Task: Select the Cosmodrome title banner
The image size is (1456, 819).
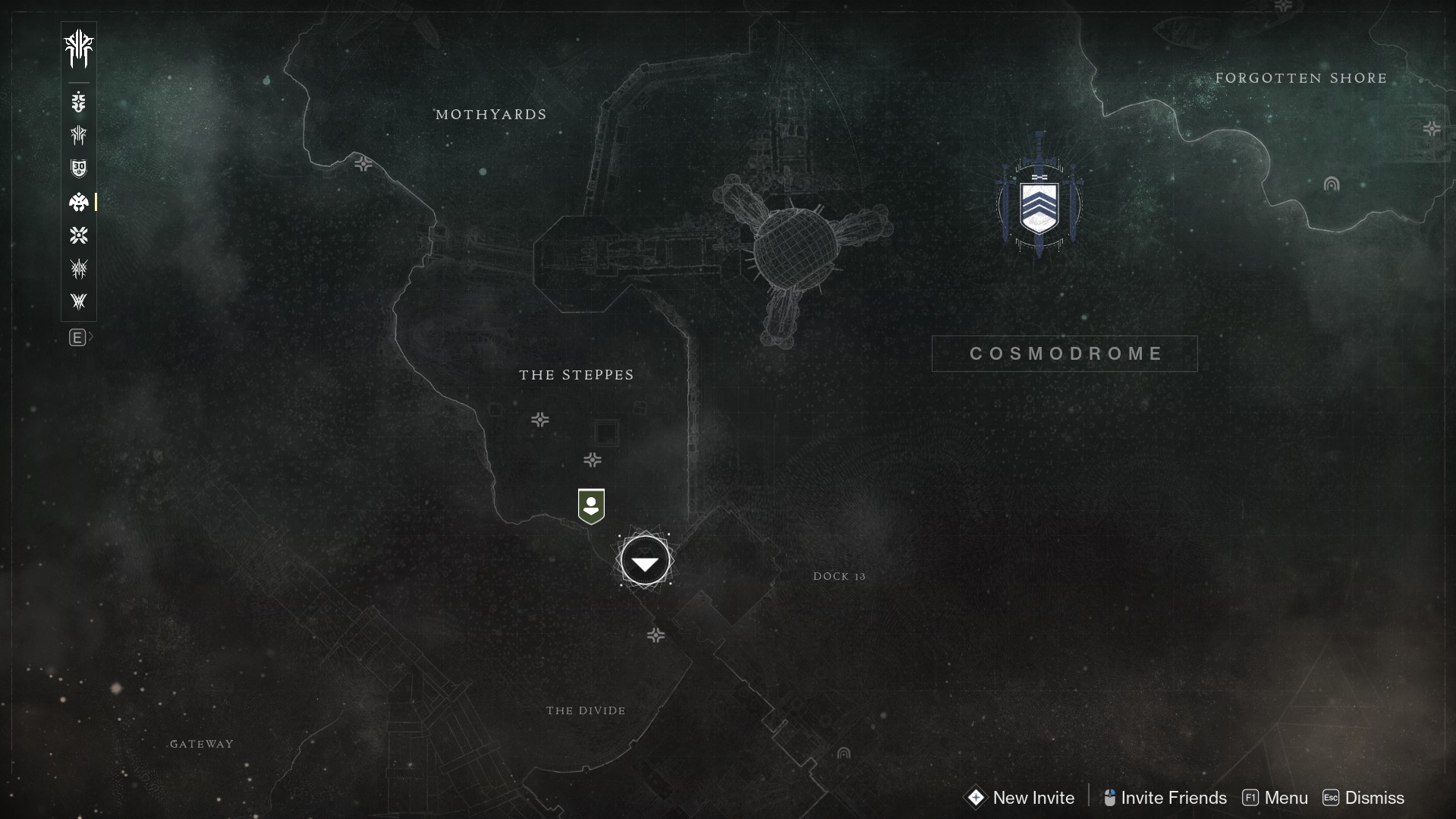Action: click(x=1064, y=353)
